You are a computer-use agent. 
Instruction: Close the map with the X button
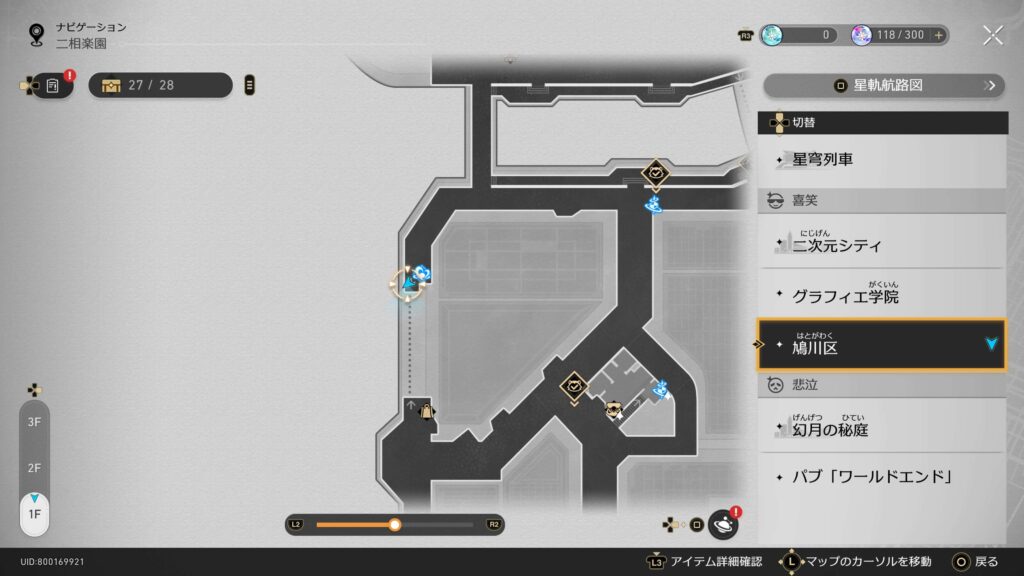pyautogui.click(x=992, y=35)
